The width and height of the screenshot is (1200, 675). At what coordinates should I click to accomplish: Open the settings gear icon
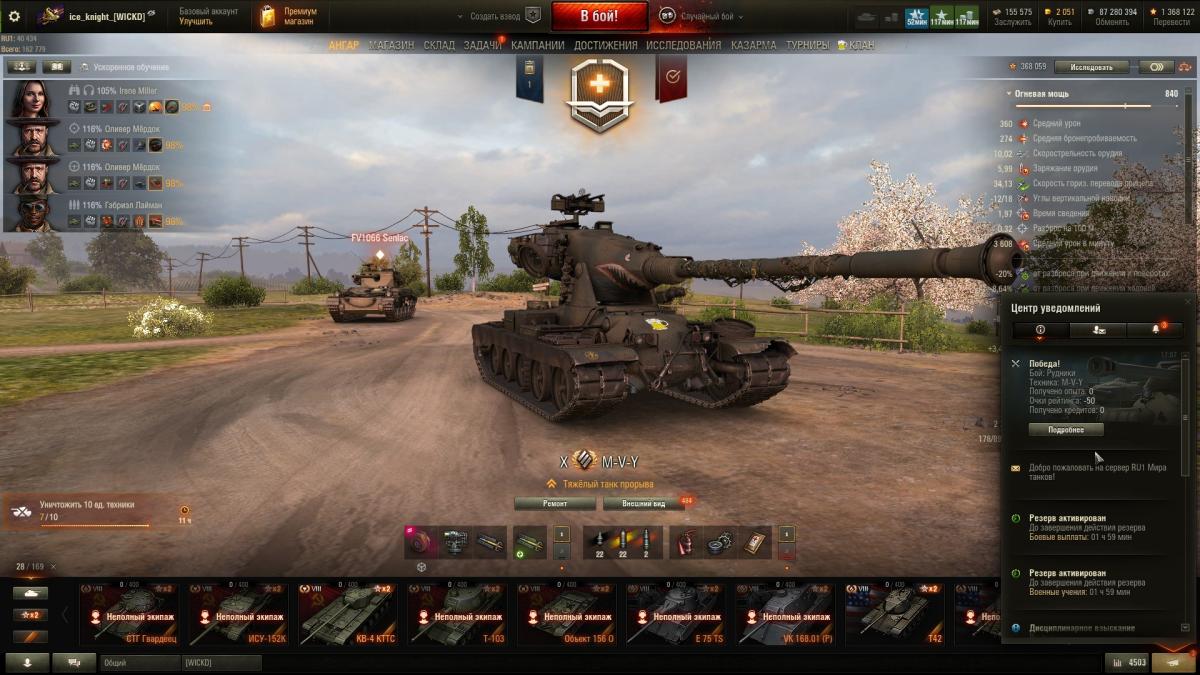click(14, 16)
